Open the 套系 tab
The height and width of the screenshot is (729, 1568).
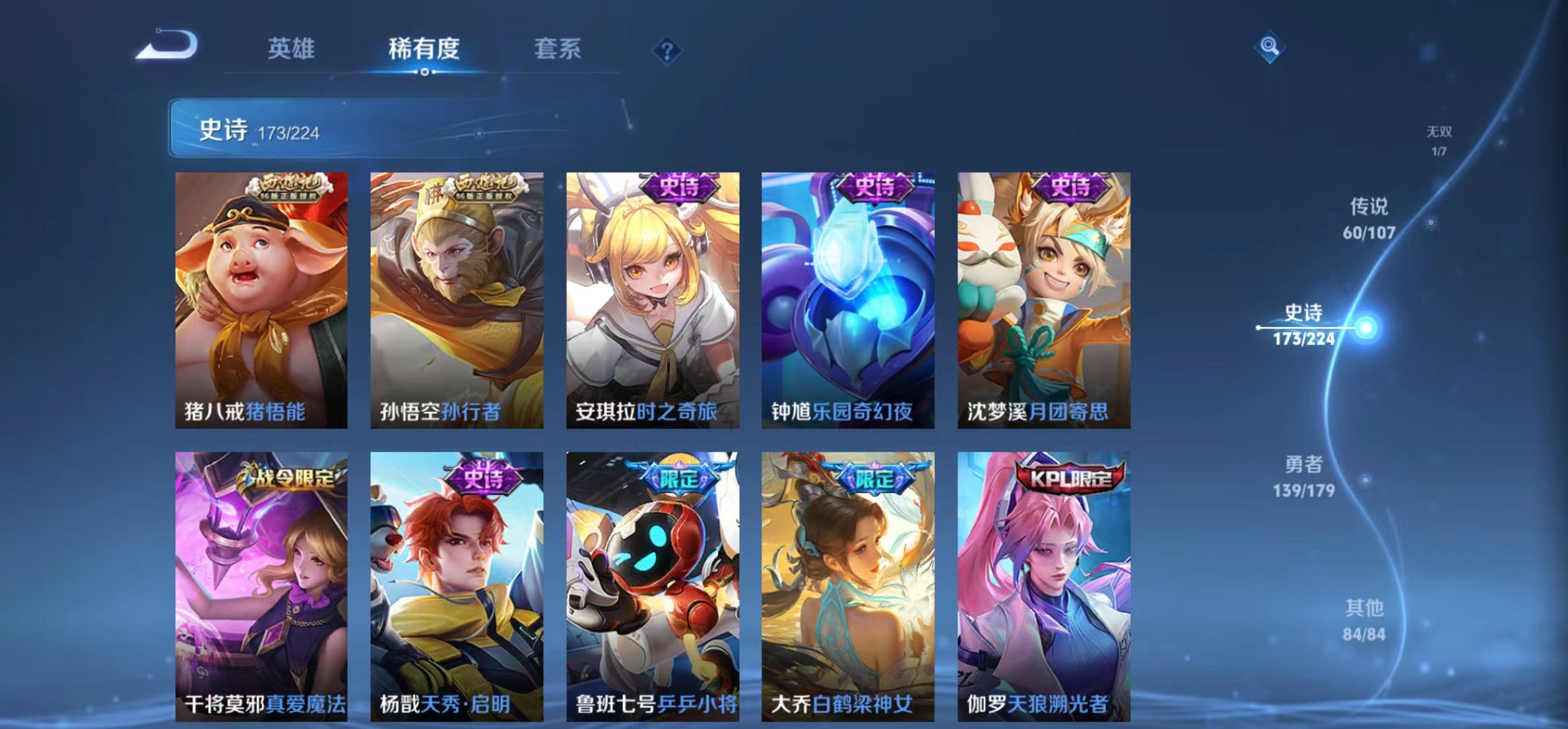(x=558, y=49)
